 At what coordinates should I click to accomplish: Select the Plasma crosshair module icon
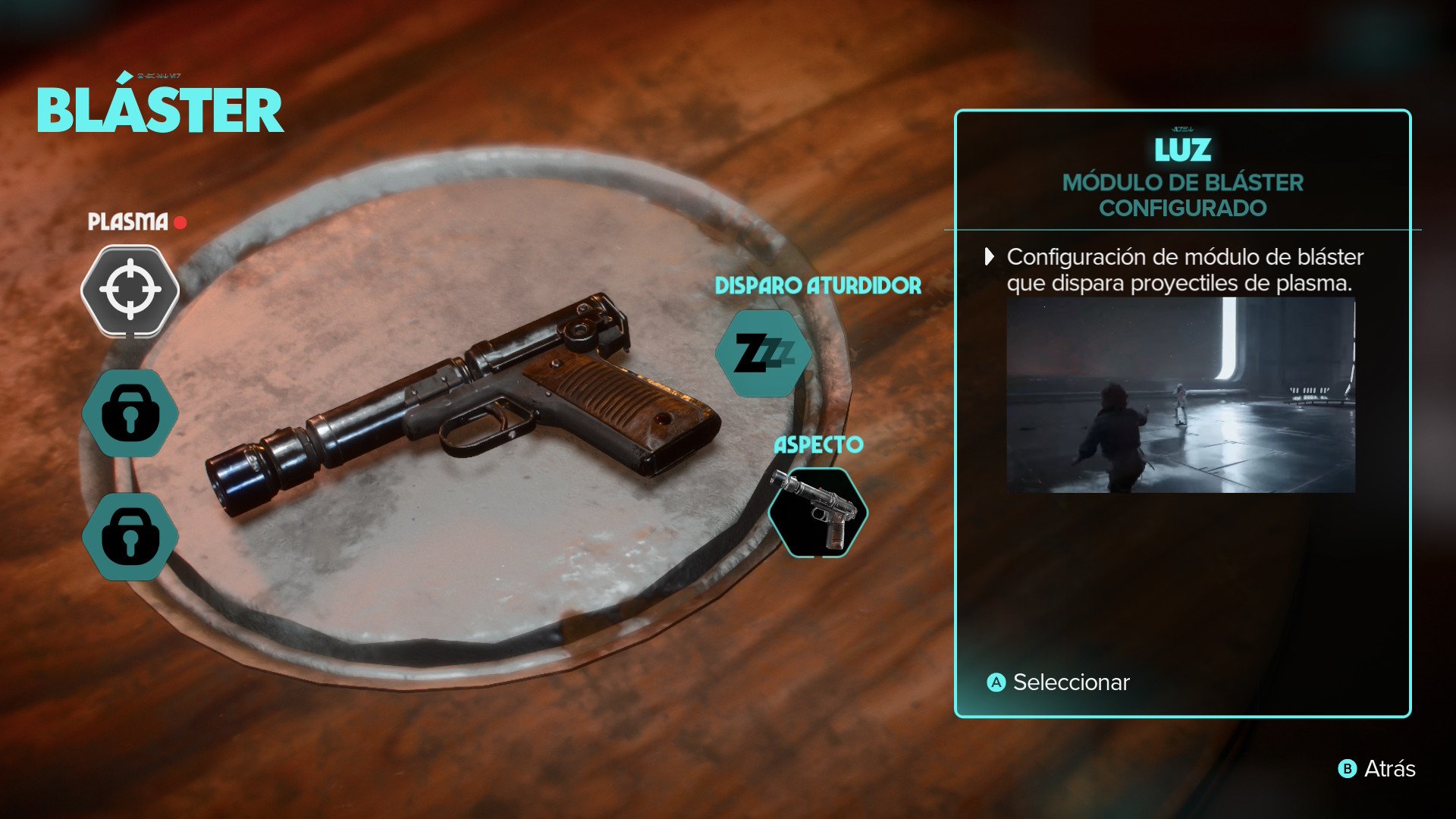point(130,290)
